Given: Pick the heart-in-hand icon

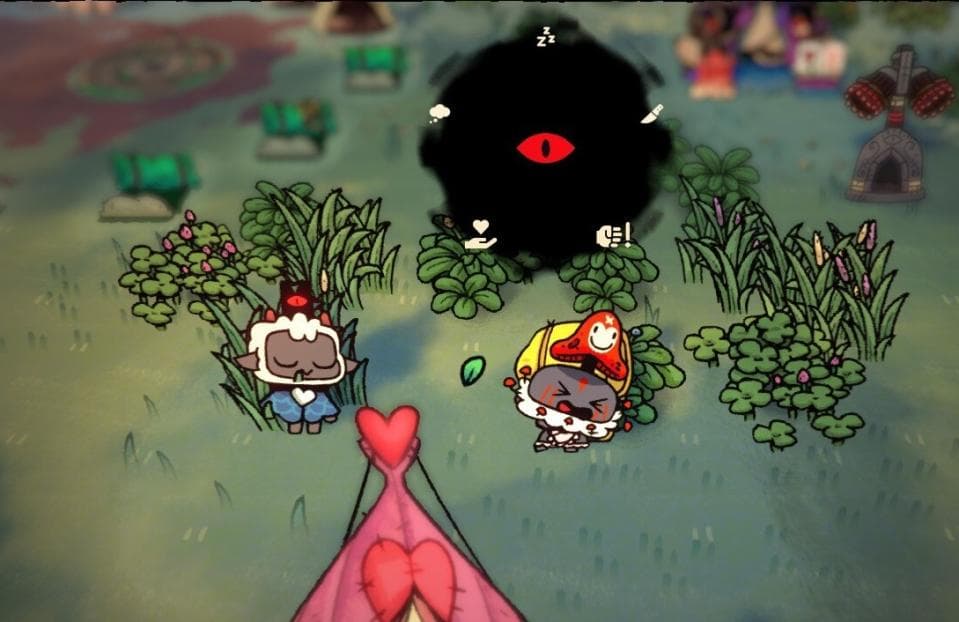Looking at the screenshot, I should click(x=481, y=235).
